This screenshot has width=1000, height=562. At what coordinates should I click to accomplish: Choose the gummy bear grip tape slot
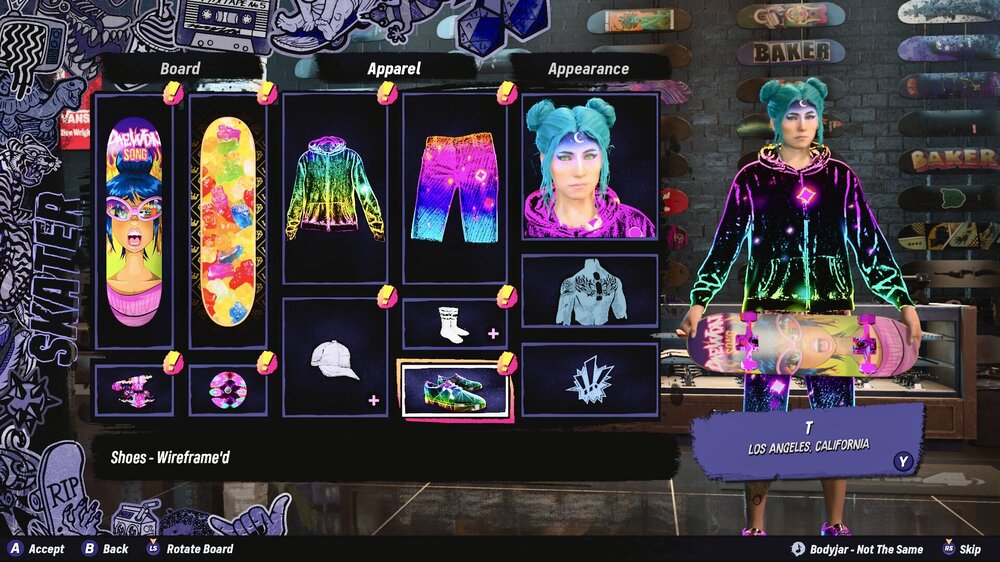228,221
